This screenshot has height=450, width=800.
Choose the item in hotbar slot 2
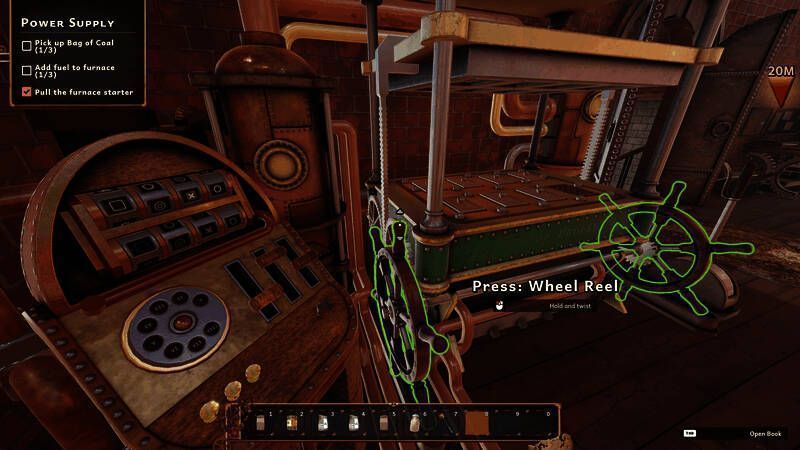[292, 424]
